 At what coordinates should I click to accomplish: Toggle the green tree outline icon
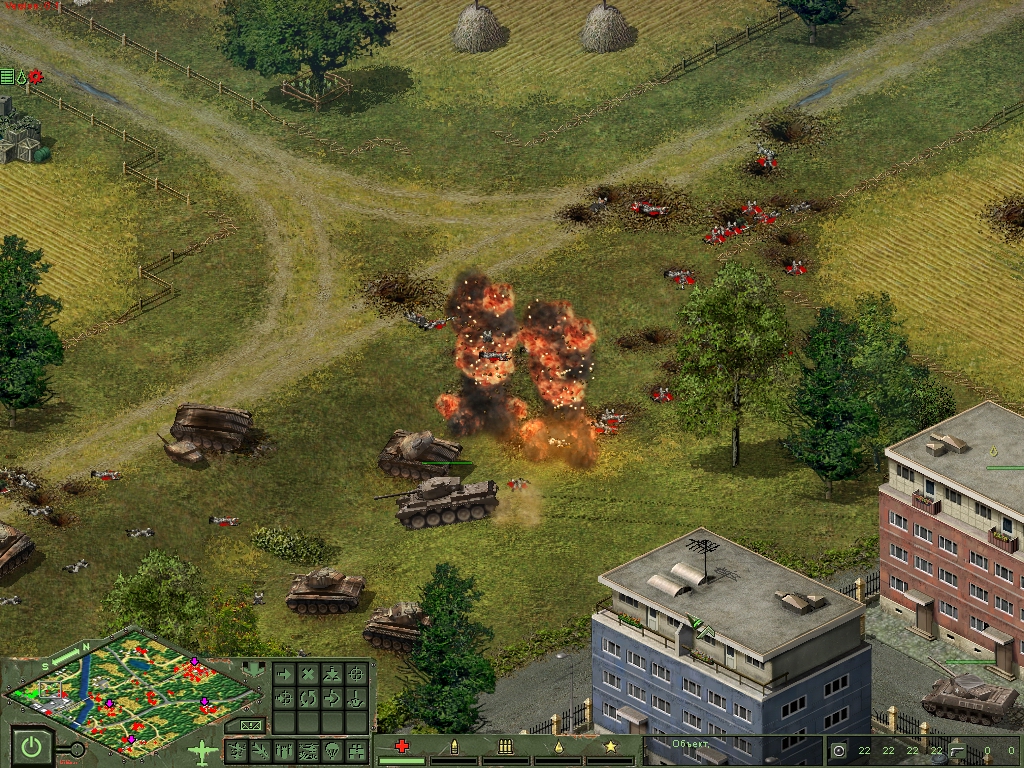(21, 76)
